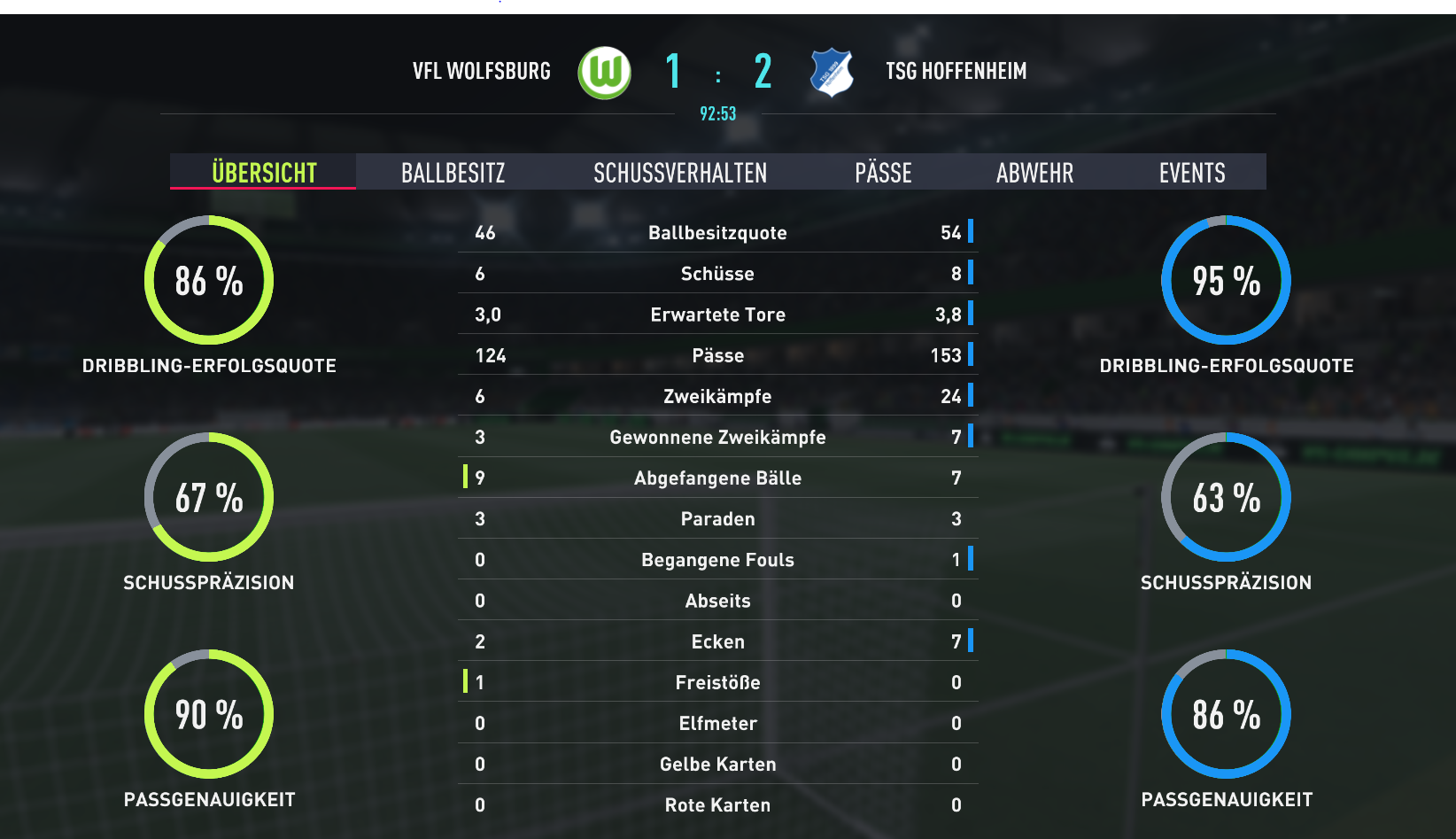View the Events tab
The height and width of the screenshot is (839, 1456).
[x=1192, y=172]
